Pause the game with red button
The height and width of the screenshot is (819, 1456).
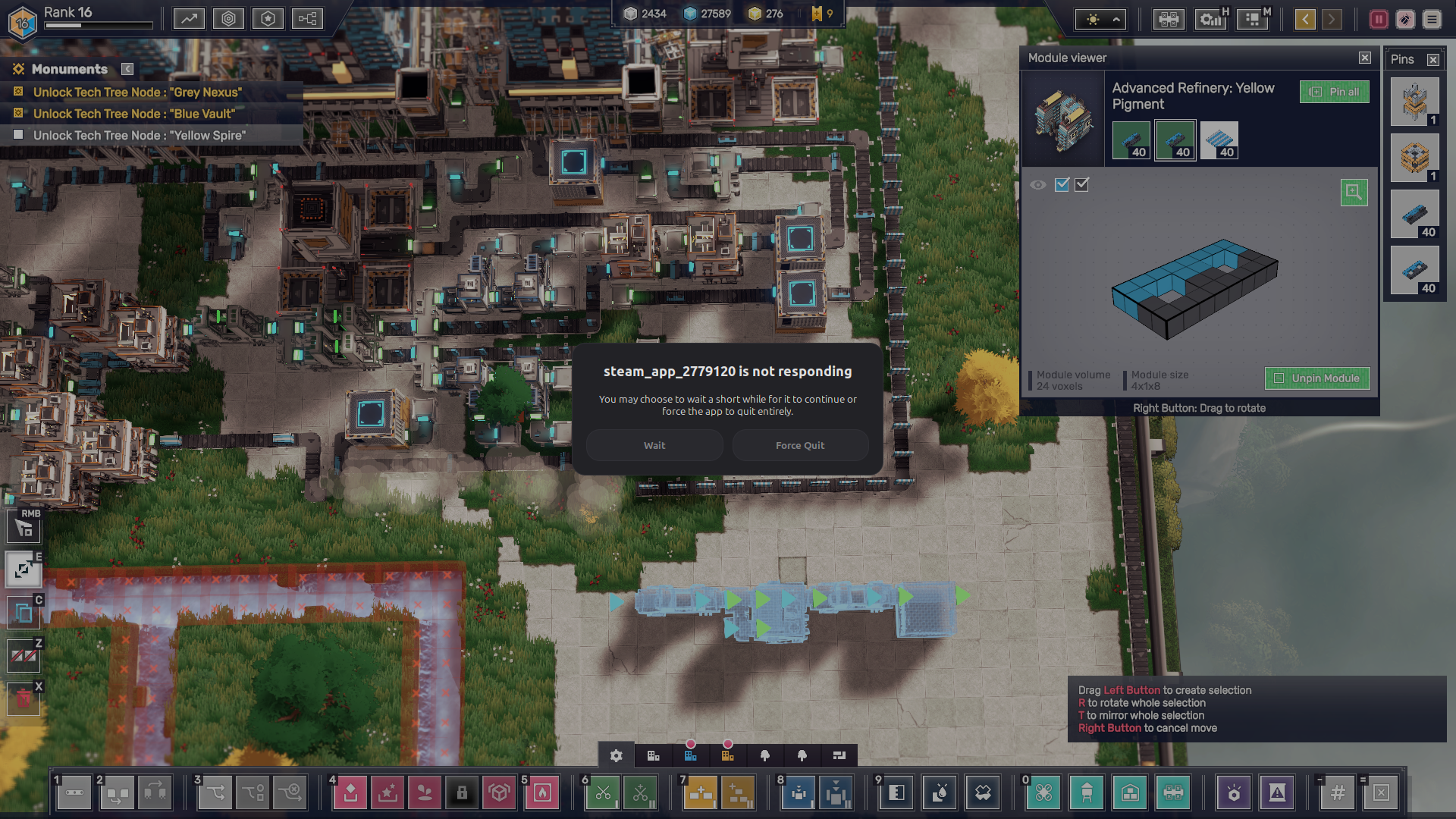pos(1379,19)
